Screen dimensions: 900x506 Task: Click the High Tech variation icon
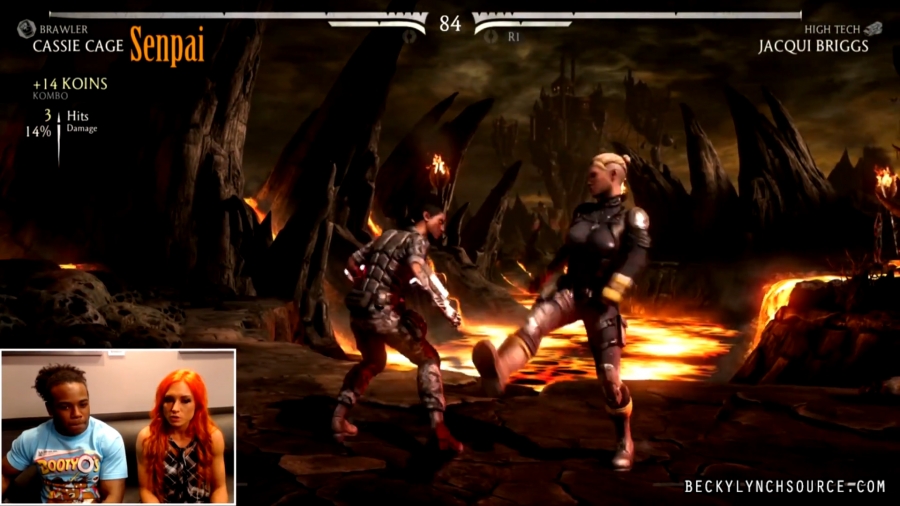coord(873,29)
